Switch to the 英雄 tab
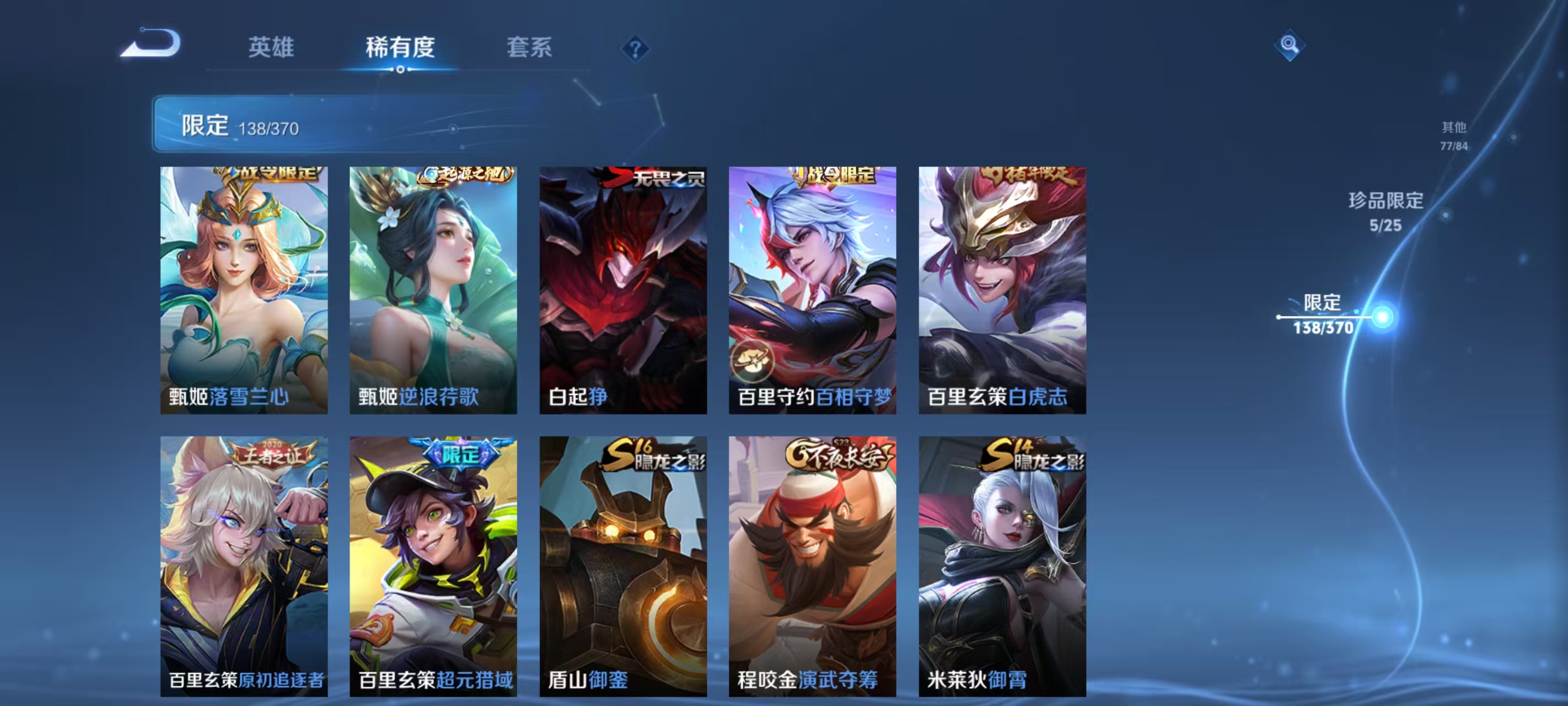The height and width of the screenshot is (706, 1568). [x=271, y=49]
